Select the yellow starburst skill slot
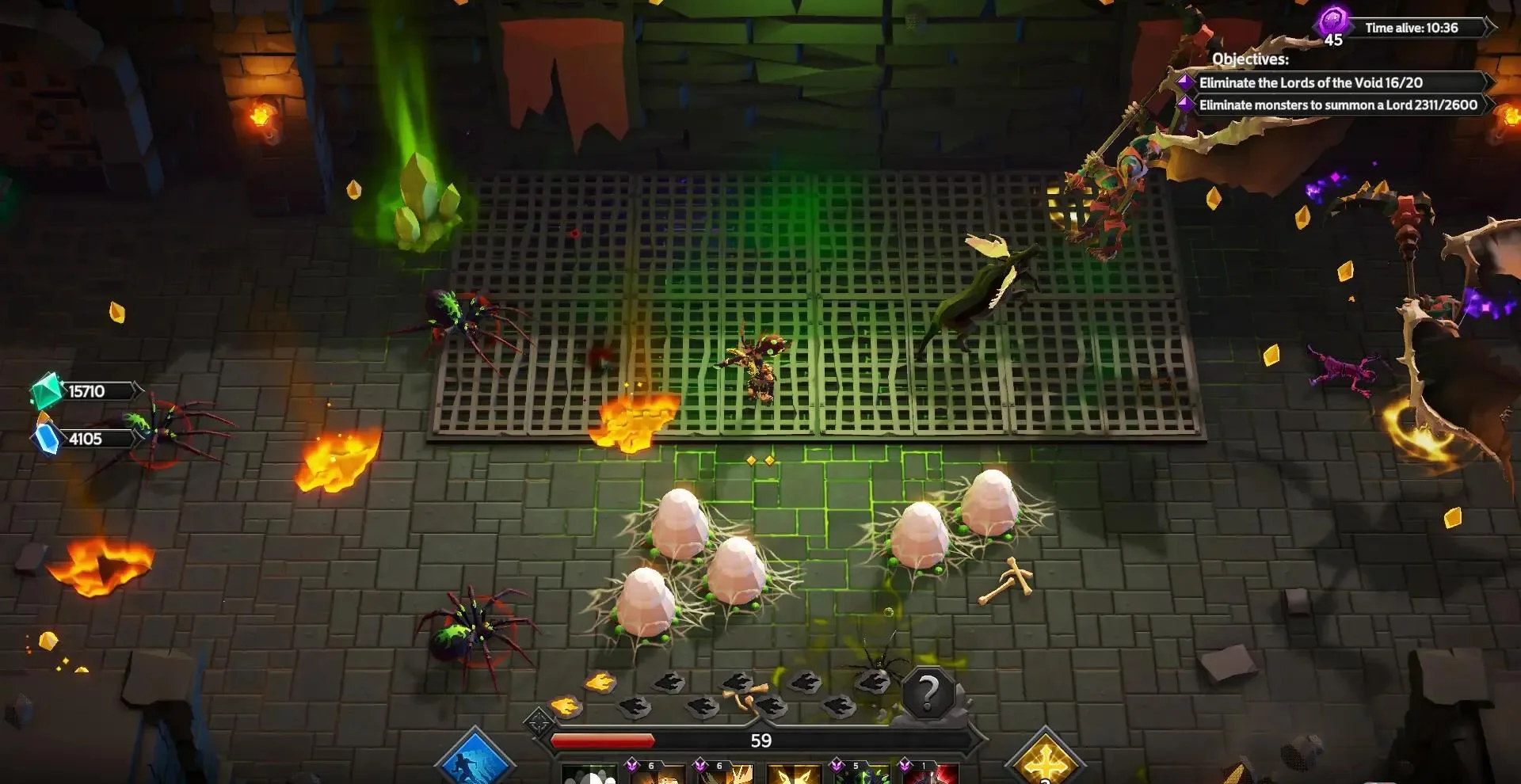The height and width of the screenshot is (784, 1521). pos(794,775)
